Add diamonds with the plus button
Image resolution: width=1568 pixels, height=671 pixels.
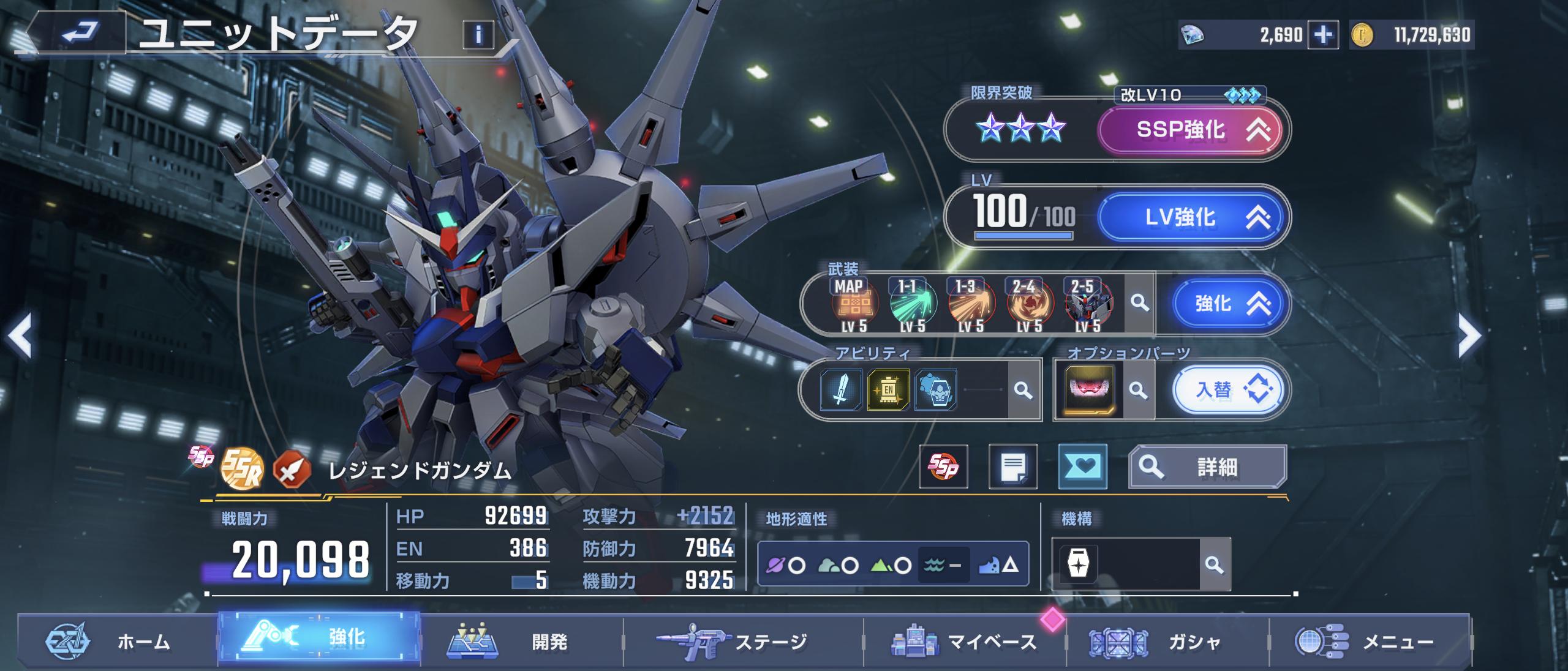coord(1323,35)
